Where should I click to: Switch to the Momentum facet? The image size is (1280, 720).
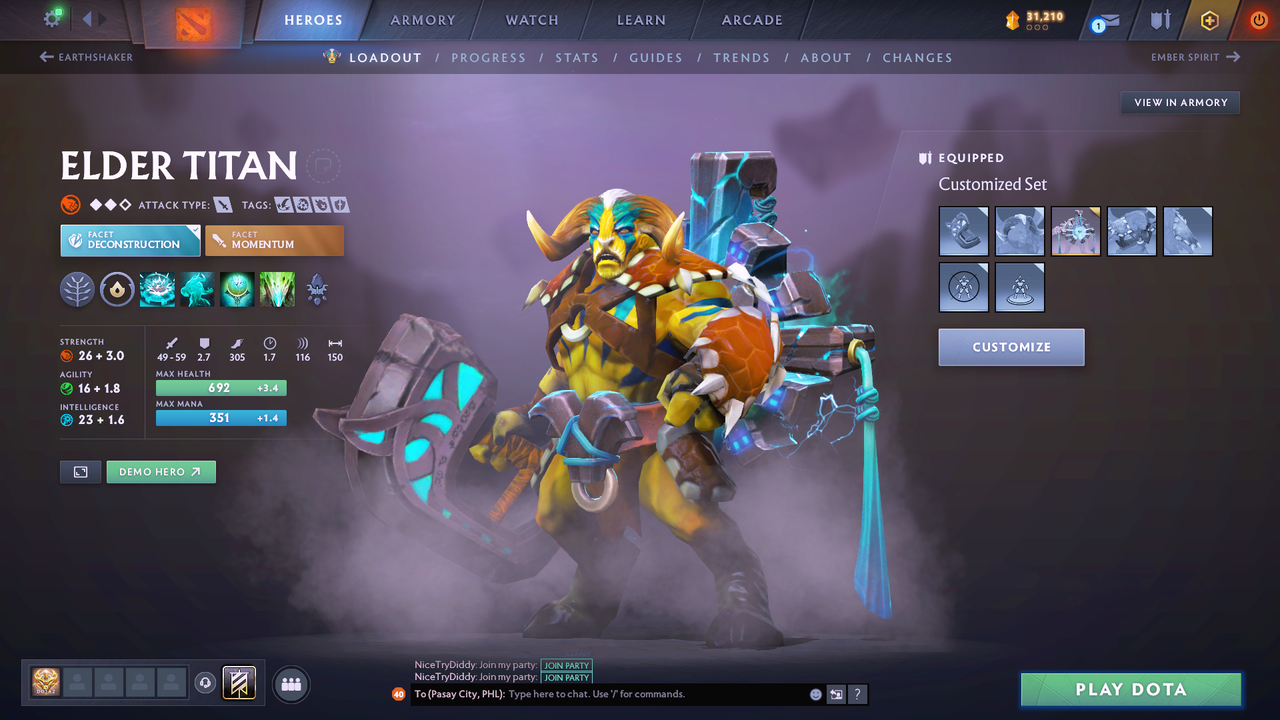click(274, 240)
